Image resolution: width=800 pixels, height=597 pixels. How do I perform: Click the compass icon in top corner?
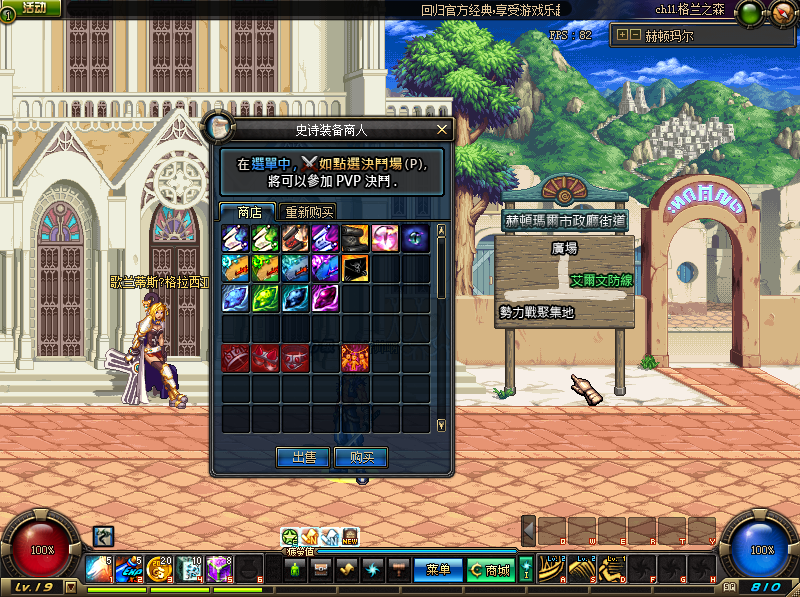(x=782, y=14)
